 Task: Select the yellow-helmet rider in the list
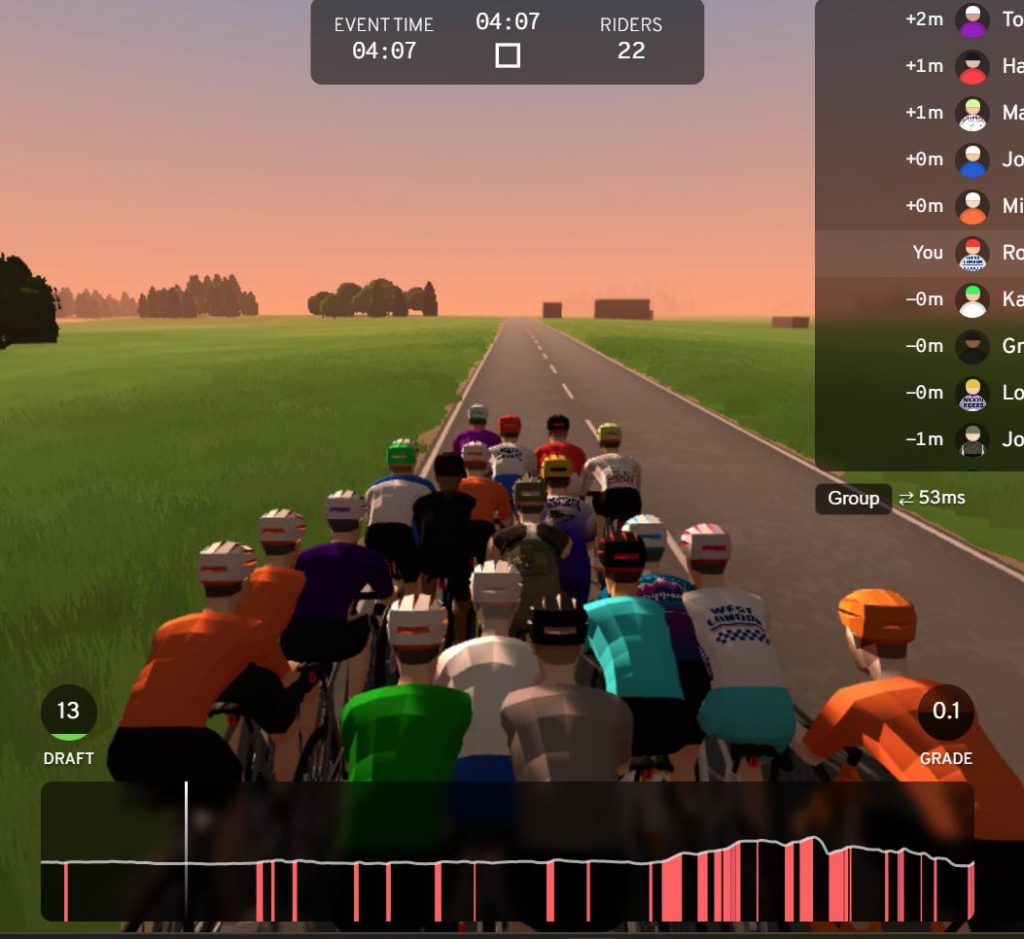972,393
